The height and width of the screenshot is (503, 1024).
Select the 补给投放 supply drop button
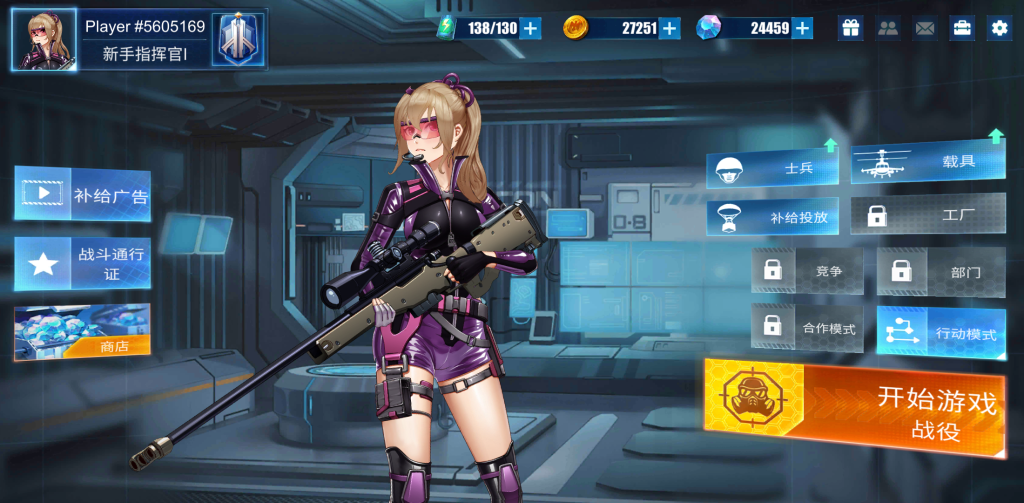coord(772,216)
